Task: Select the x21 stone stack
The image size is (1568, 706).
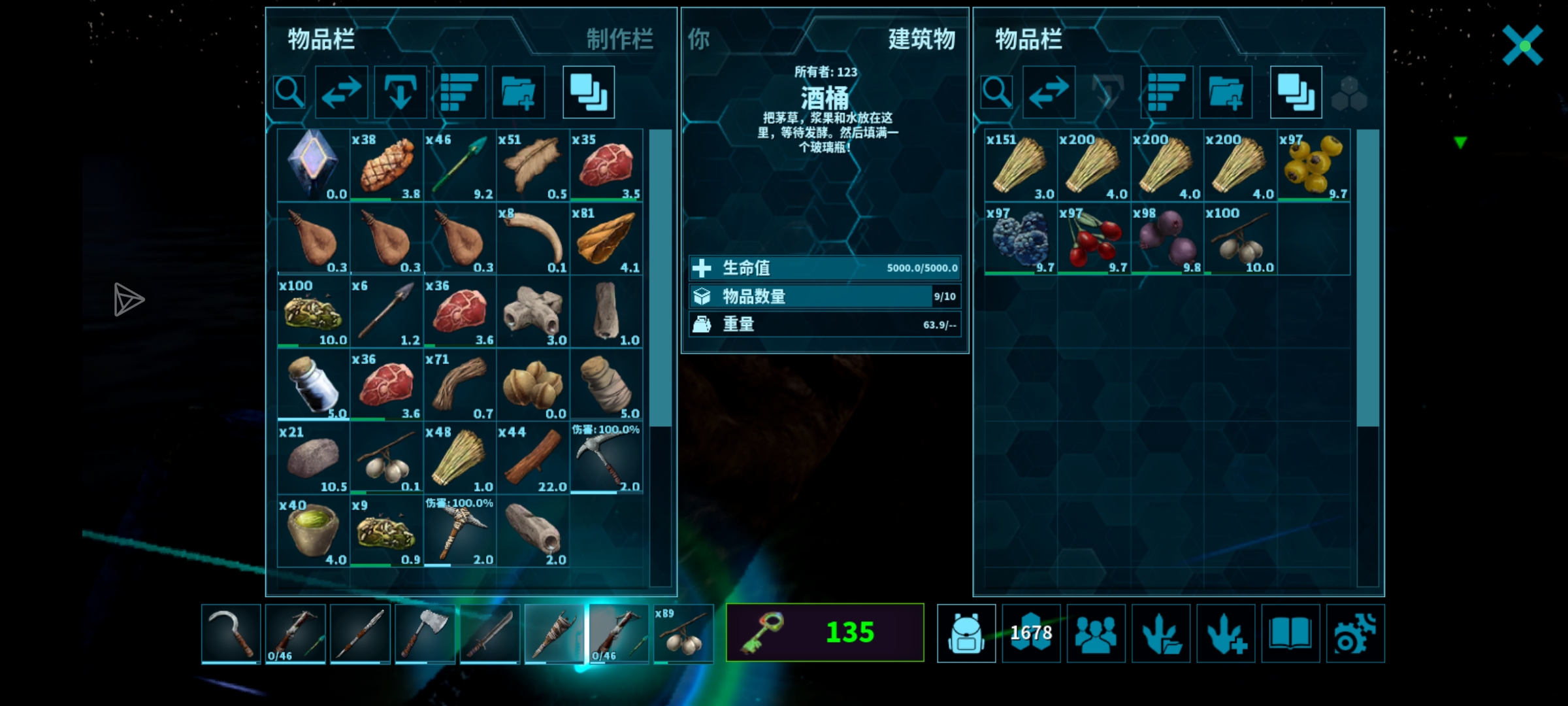Action: coord(314,458)
